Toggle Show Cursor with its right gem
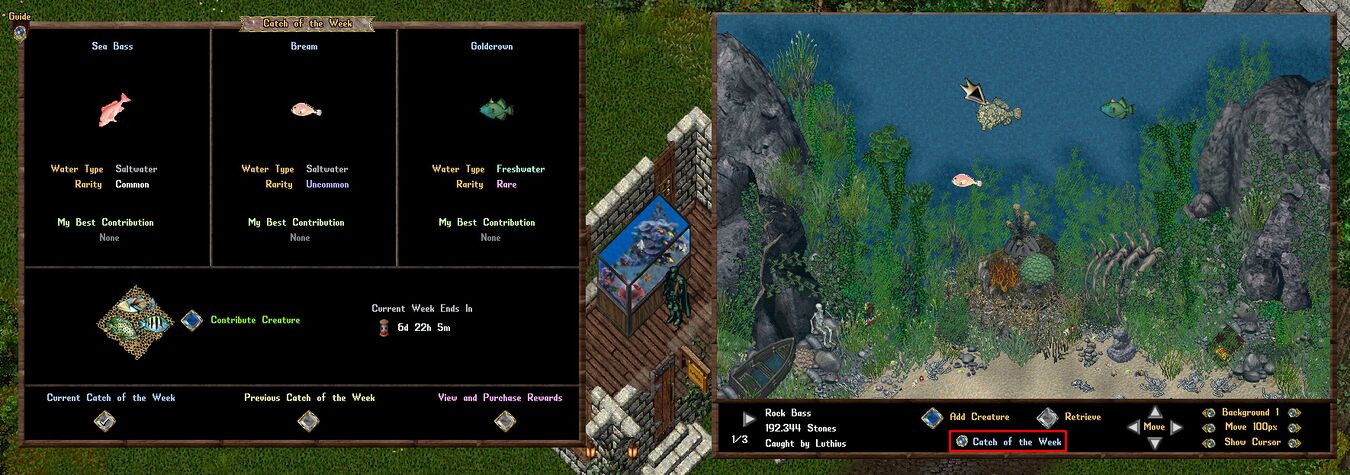Screen dimensions: 1350x475 click(x=1293, y=442)
